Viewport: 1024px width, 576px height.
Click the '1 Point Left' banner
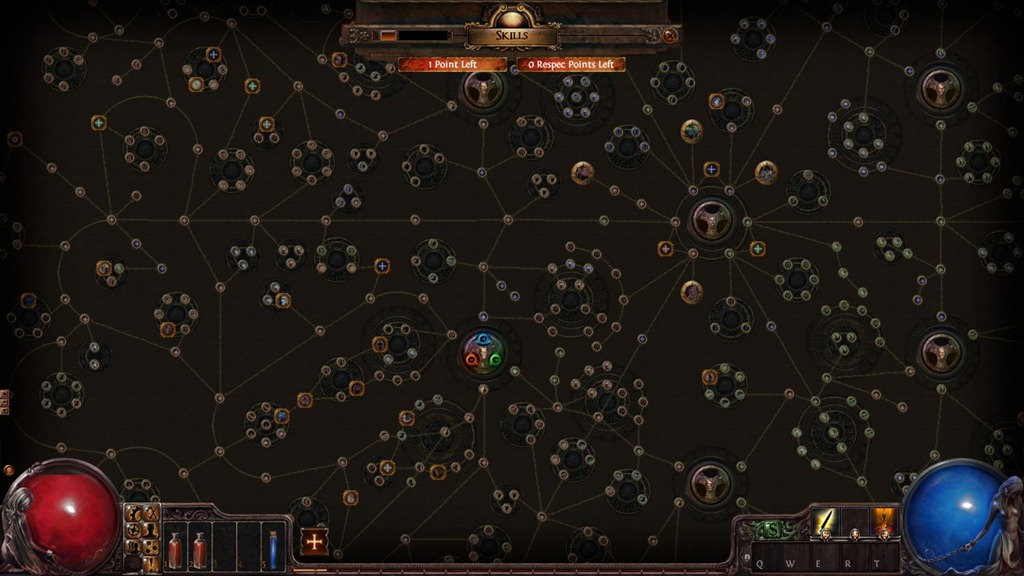(453, 65)
